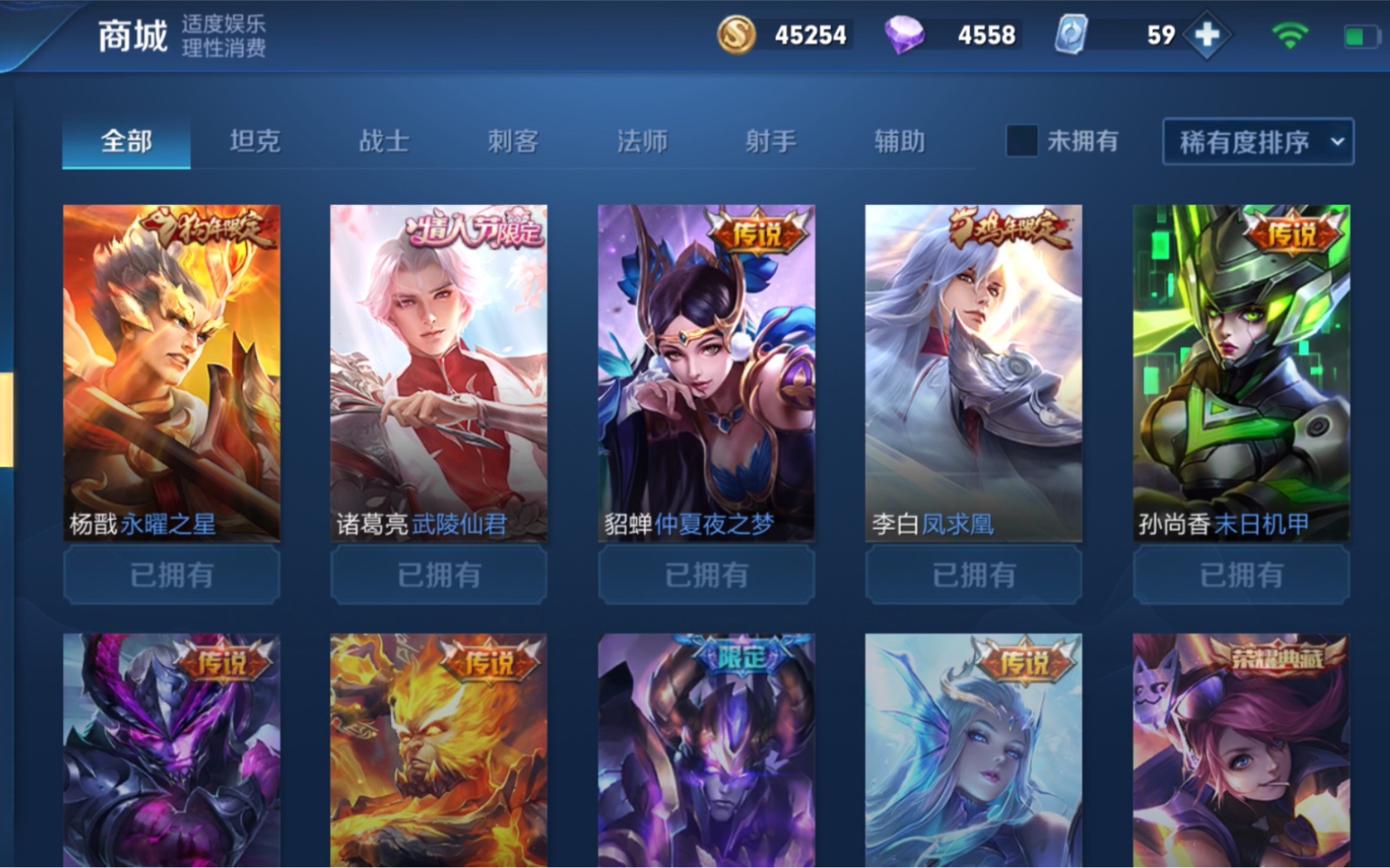Viewport: 1390px width, 868px height.
Task: Click the purple diamond currency icon
Action: click(903, 35)
